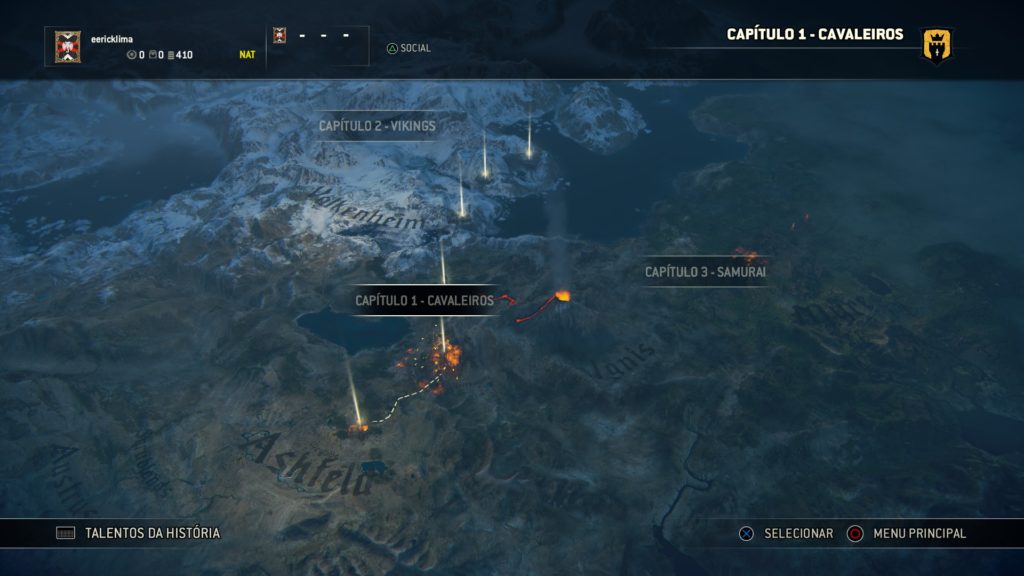Select the empty group member slot

pos(318,46)
